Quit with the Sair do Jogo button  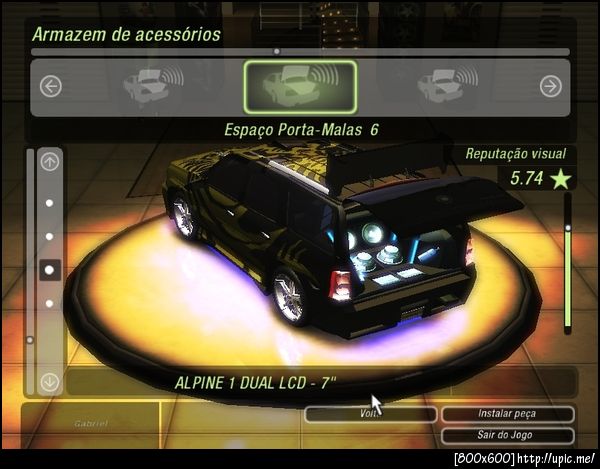[507, 435]
